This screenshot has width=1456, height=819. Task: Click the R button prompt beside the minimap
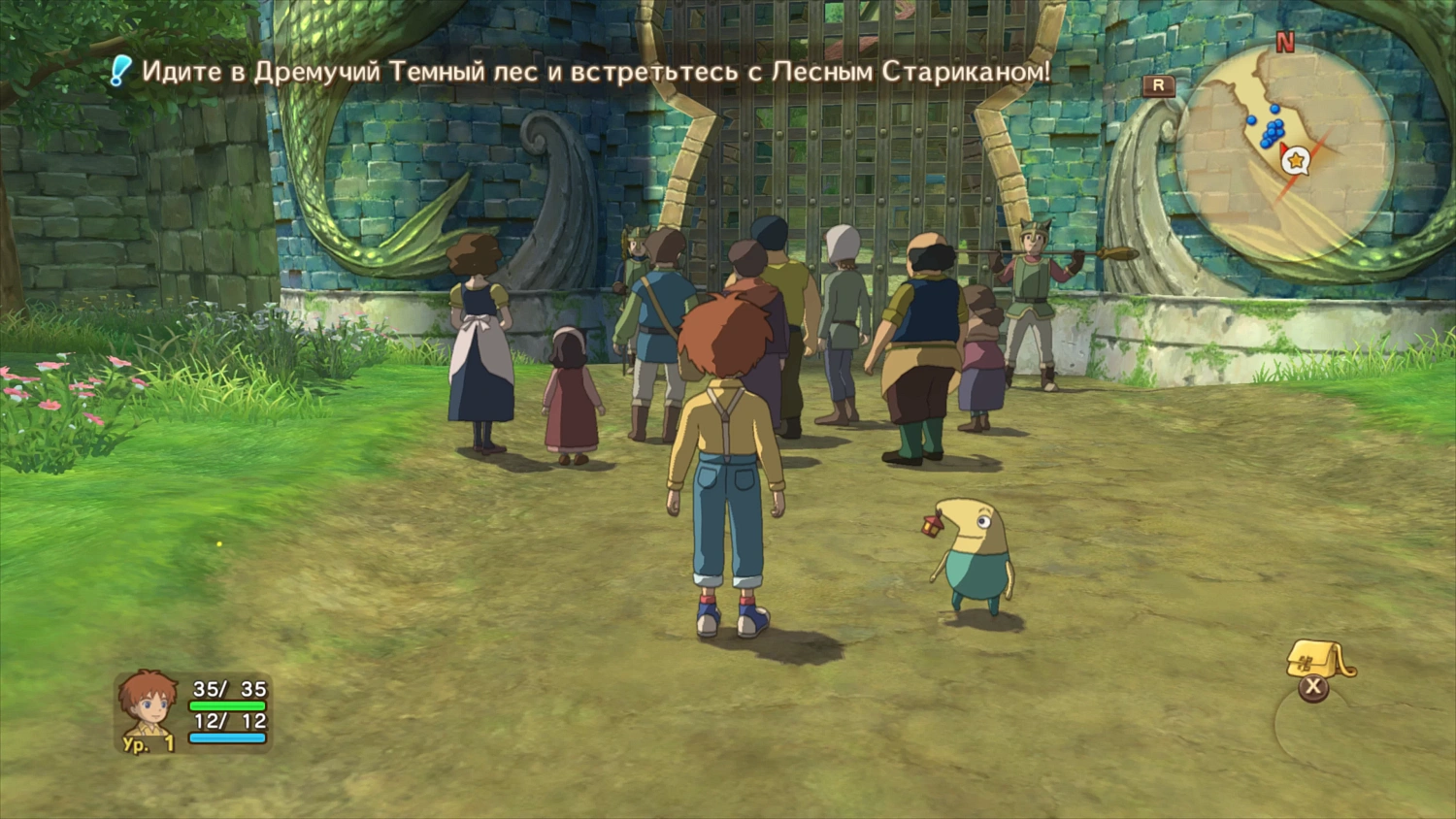click(x=1158, y=85)
